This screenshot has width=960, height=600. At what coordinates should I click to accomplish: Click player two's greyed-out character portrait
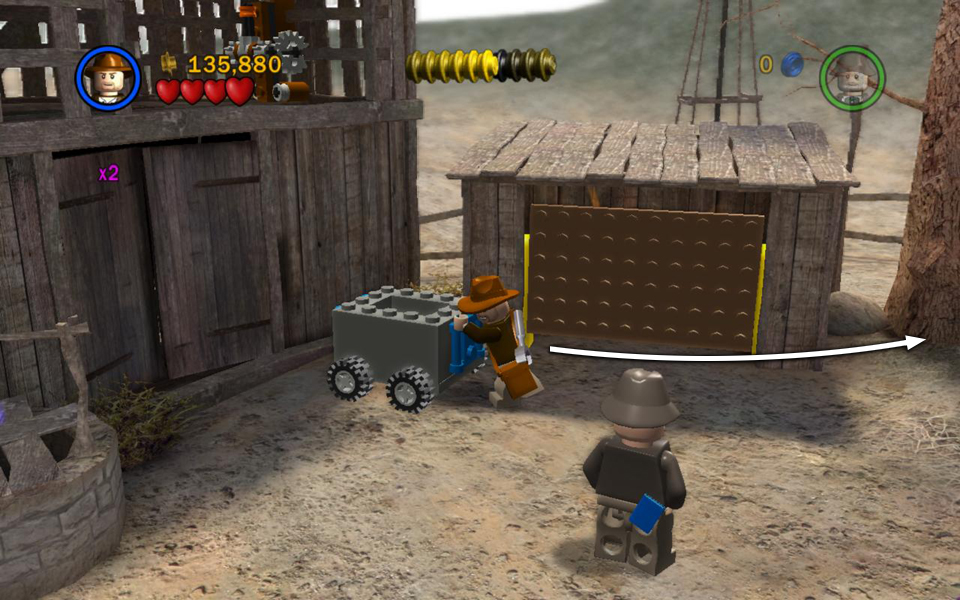point(852,77)
